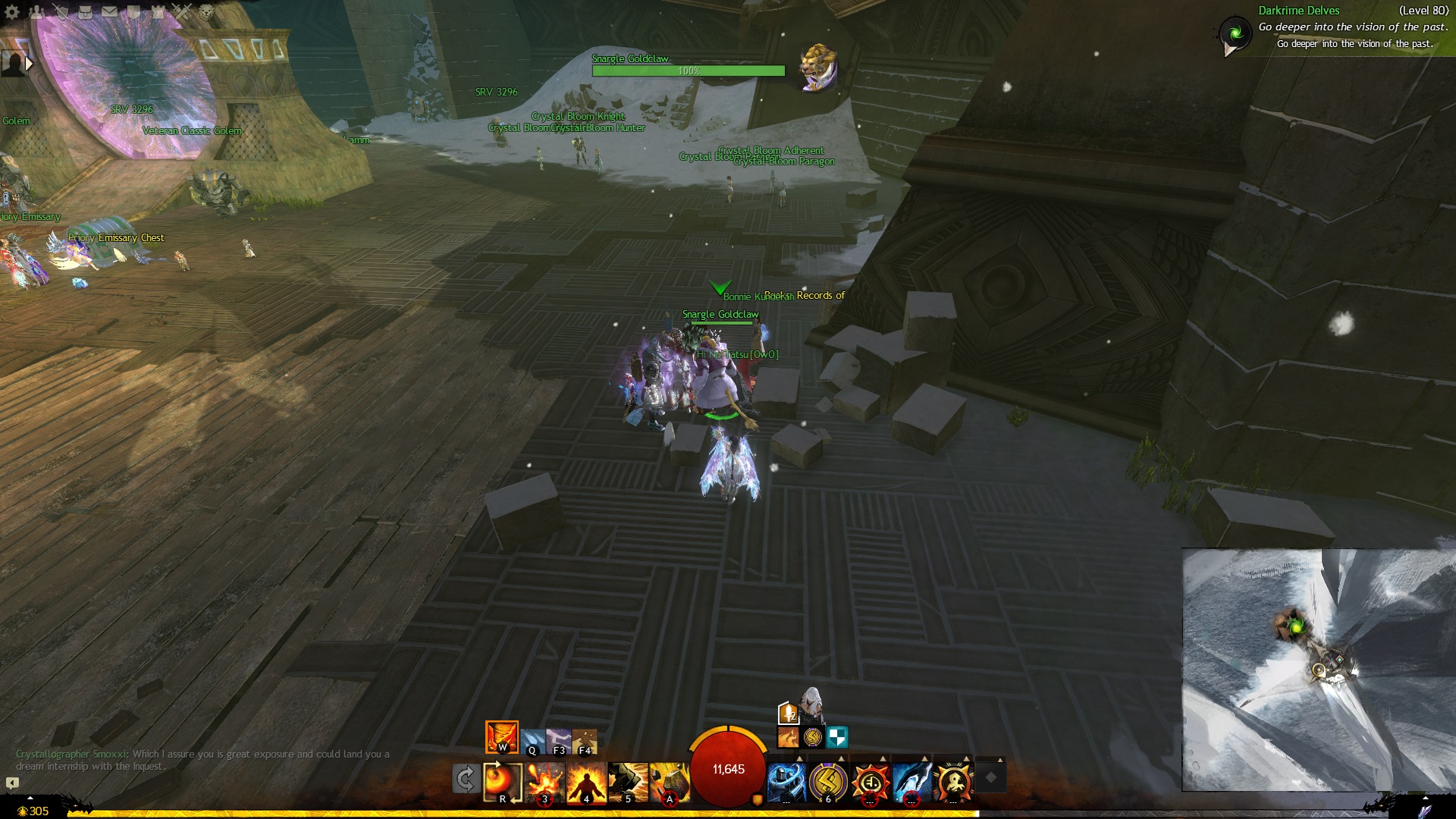Open the inventory bag icon
The image size is (1456, 819).
[85, 11]
